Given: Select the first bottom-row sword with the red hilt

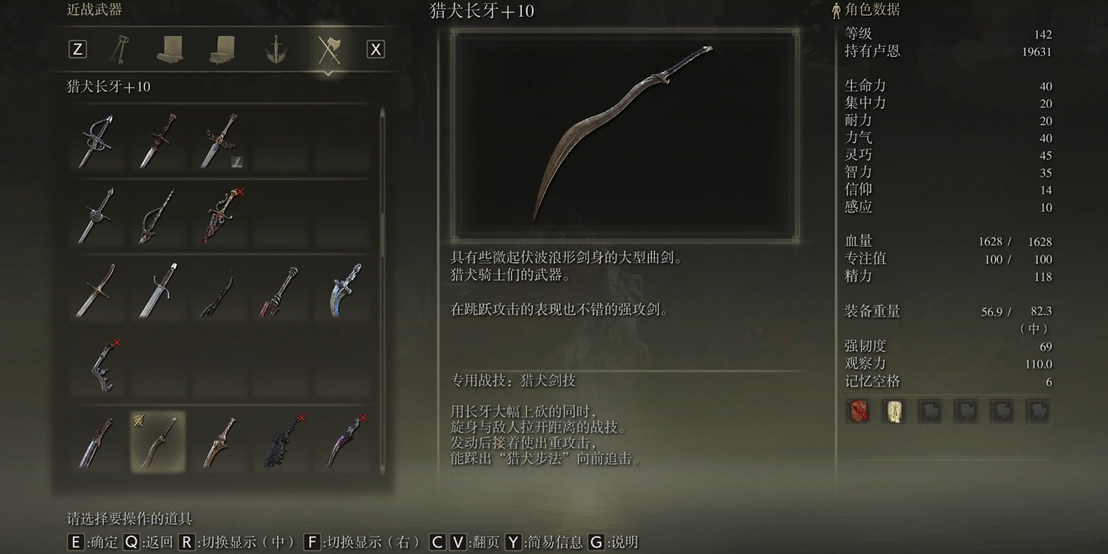Looking at the screenshot, I should [x=98, y=441].
